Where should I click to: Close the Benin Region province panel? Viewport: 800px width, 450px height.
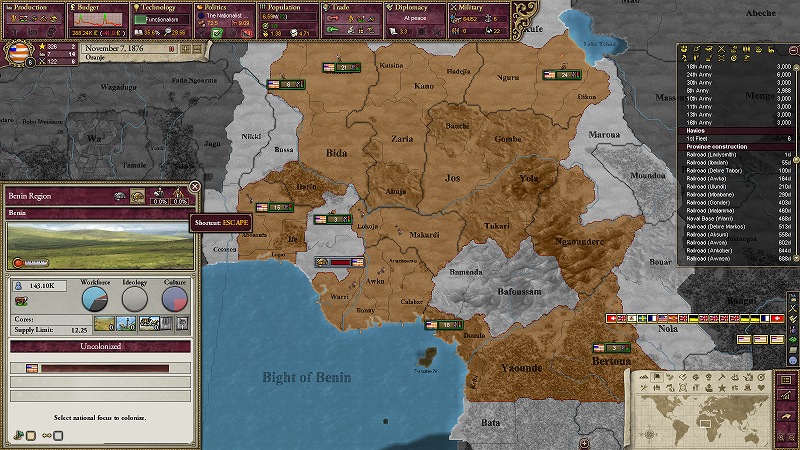point(195,186)
